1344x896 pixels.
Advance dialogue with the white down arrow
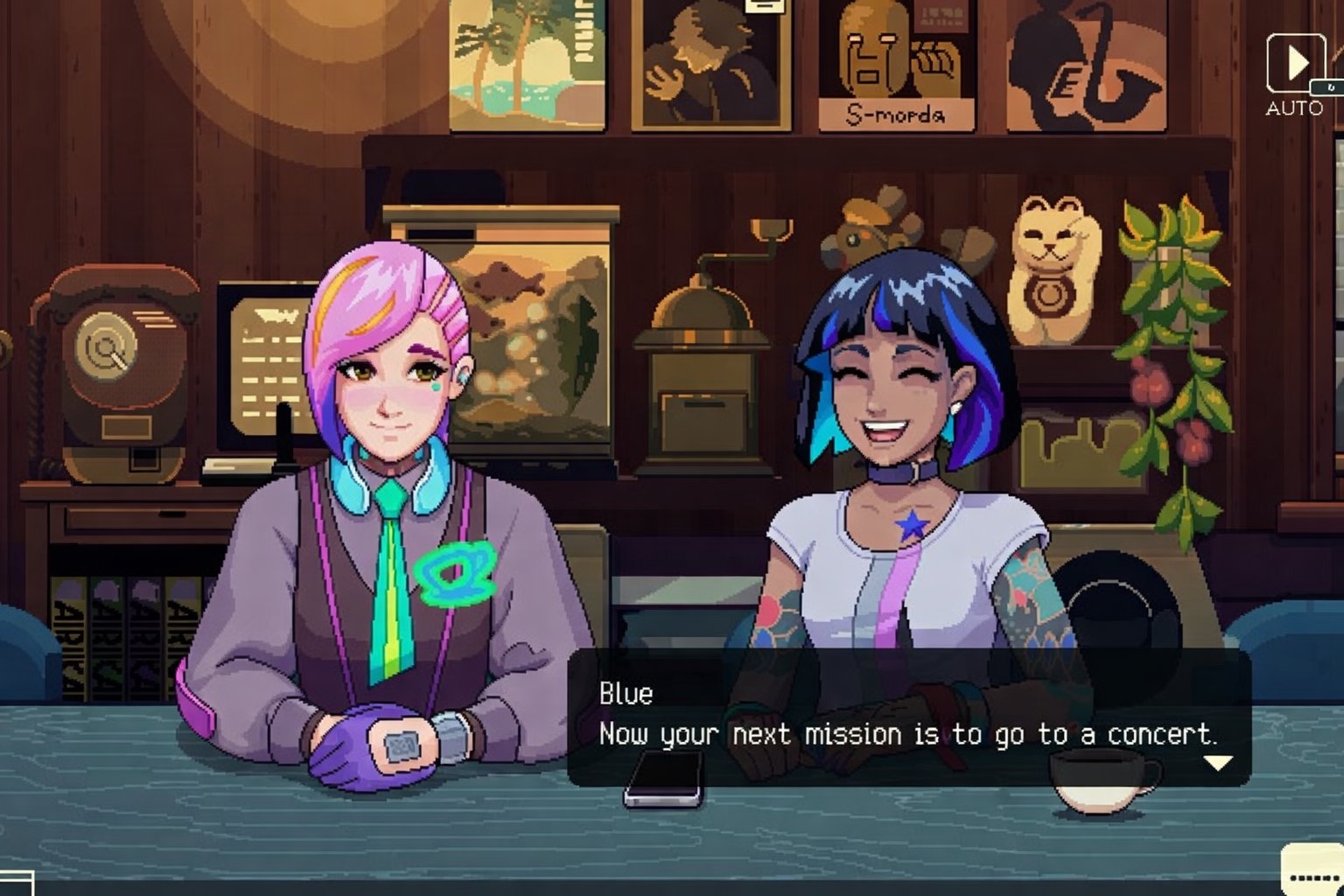1218,763
